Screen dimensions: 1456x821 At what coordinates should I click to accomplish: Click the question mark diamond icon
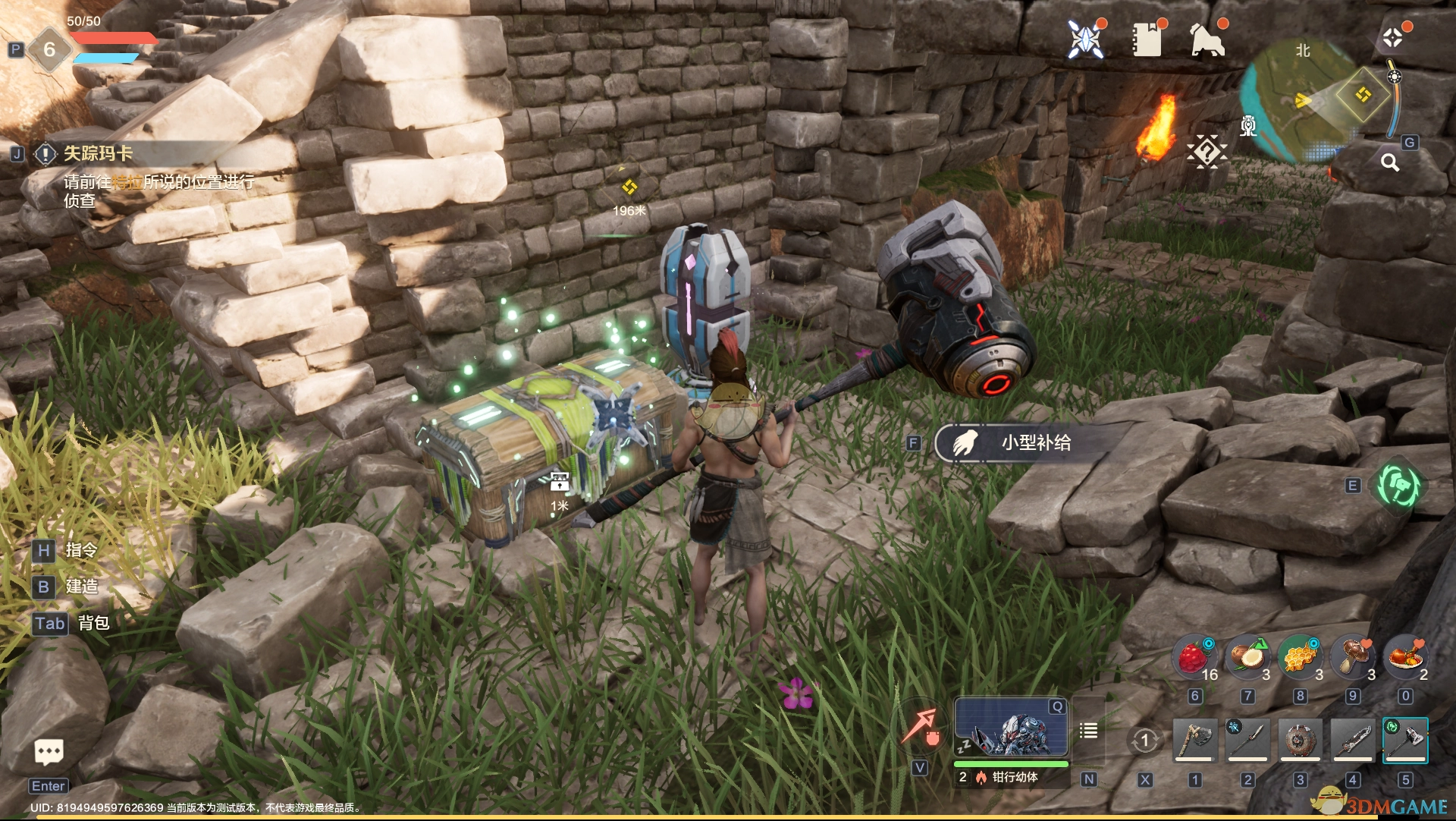point(1206,153)
